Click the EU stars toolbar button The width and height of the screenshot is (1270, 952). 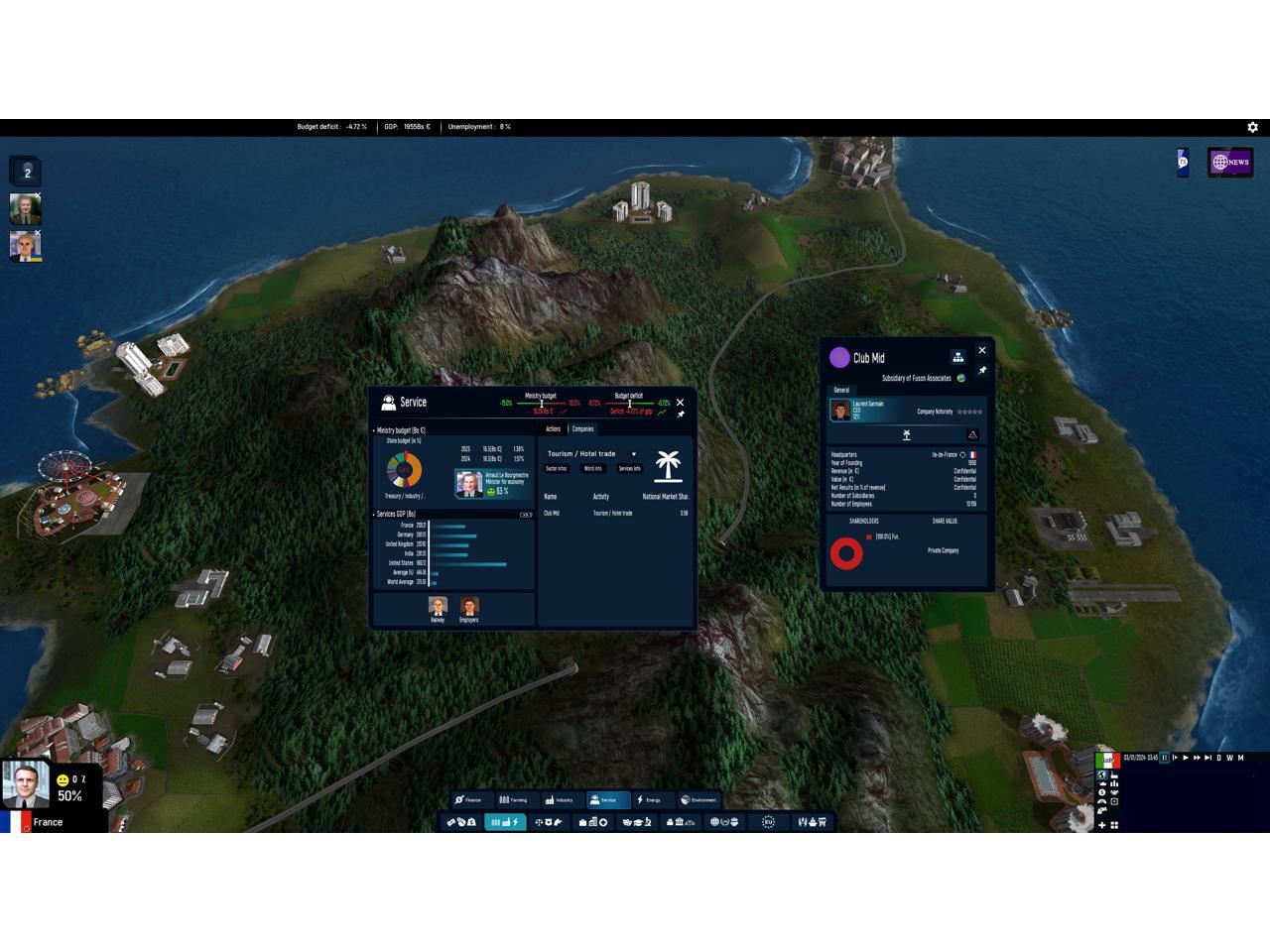pyautogui.click(x=768, y=822)
